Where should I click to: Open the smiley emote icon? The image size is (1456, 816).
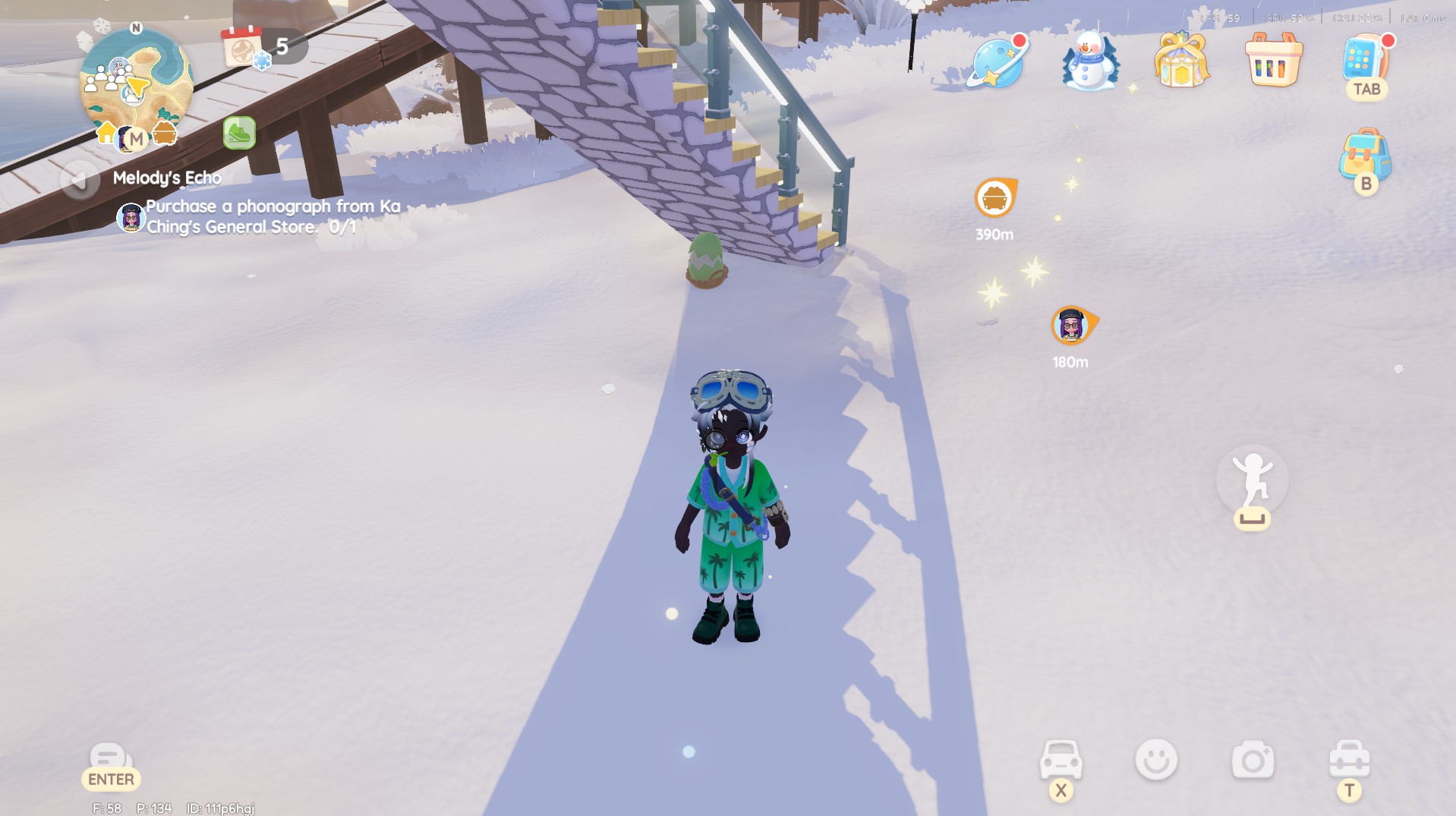pos(1158,758)
